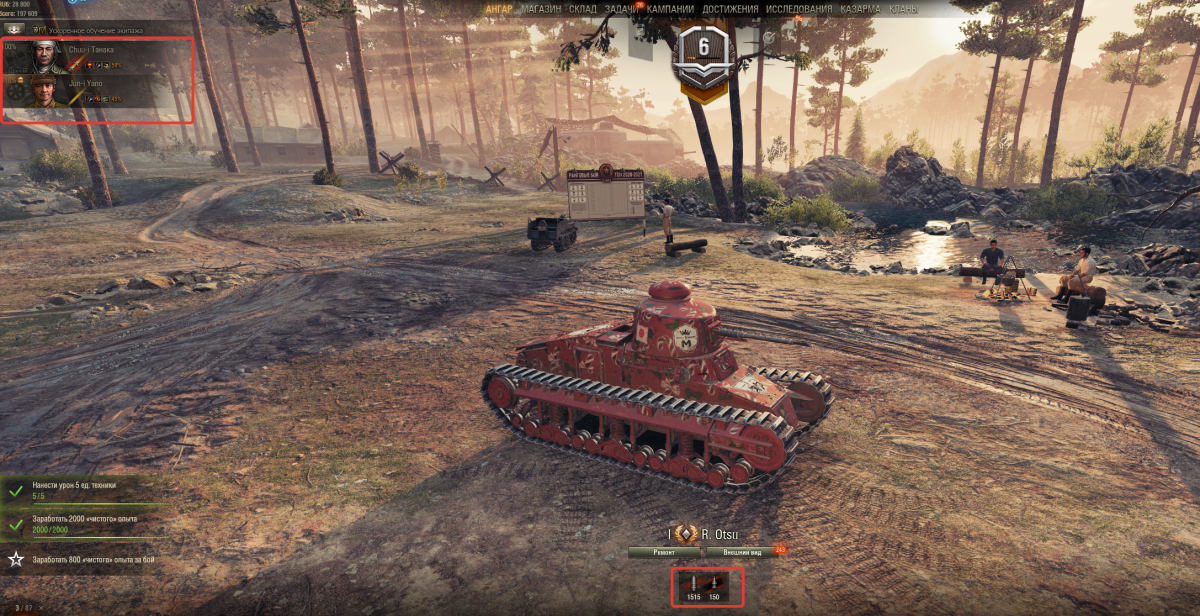Open Внешний вид customization
1200x616 pixels.
[x=742, y=551]
